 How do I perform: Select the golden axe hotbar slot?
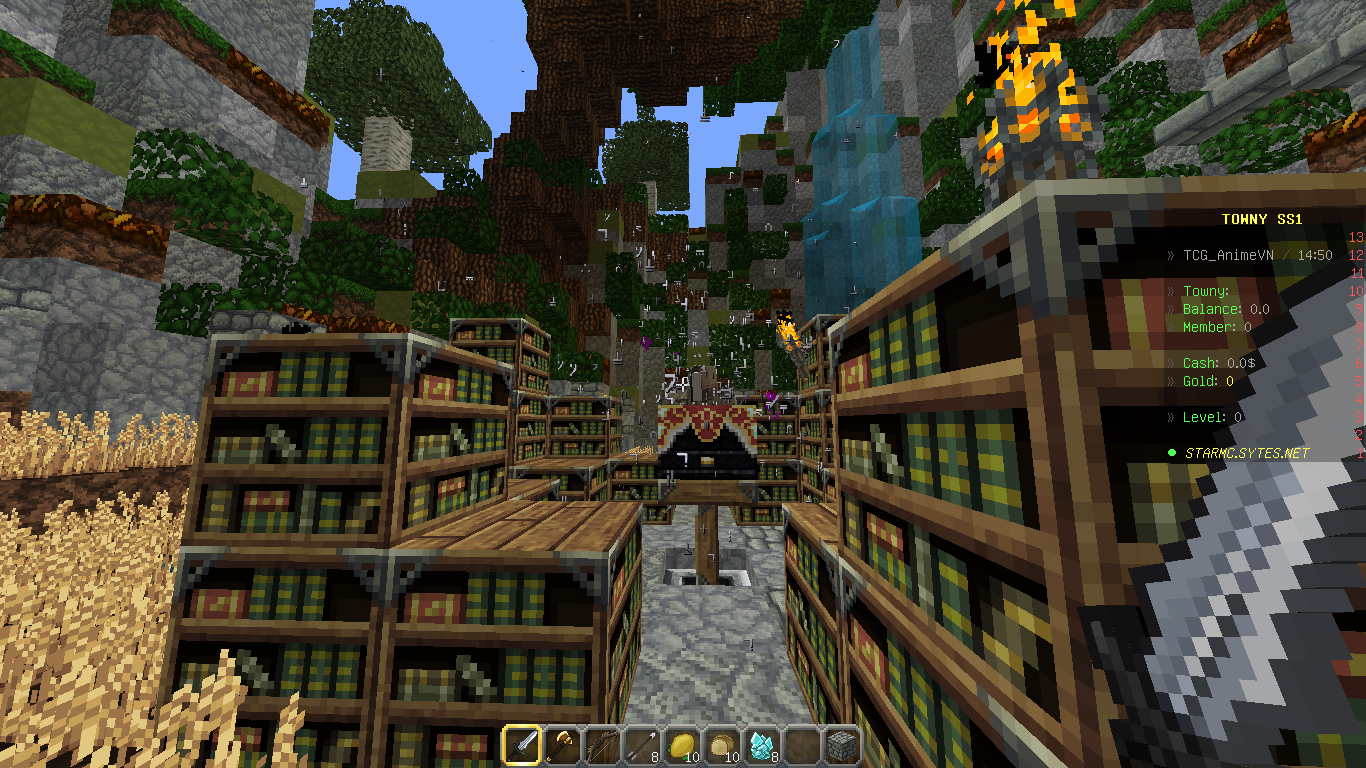pos(562,746)
